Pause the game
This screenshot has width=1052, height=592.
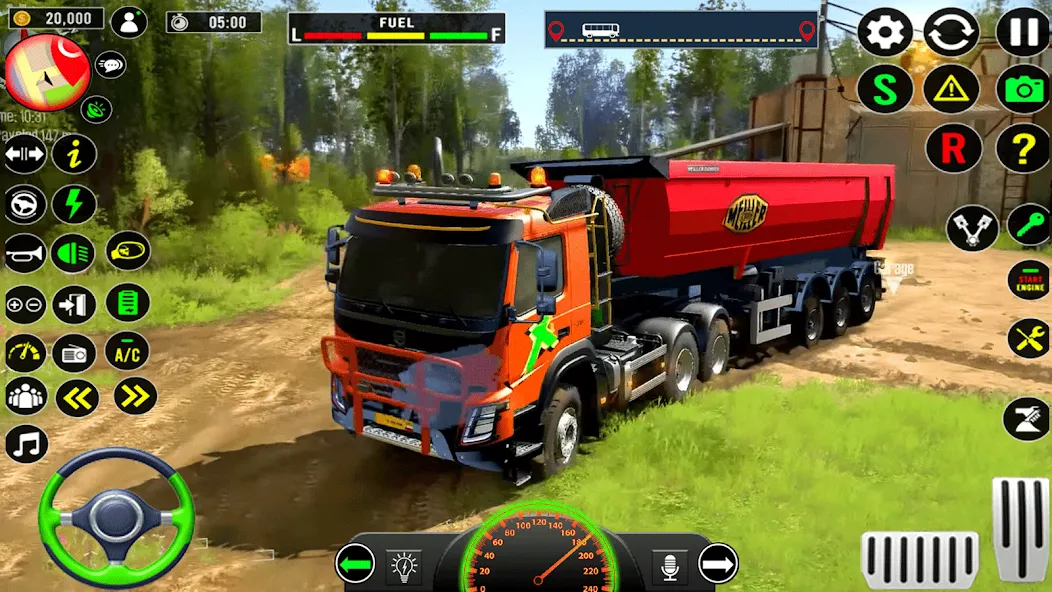(x=1023, y=32)
